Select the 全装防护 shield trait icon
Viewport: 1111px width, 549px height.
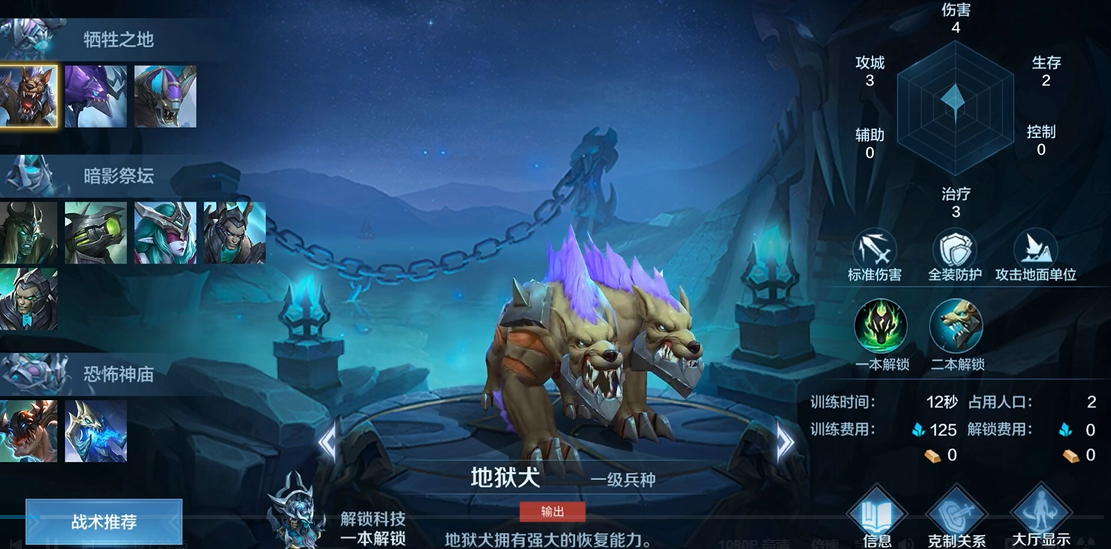click(x=954, y=249)
